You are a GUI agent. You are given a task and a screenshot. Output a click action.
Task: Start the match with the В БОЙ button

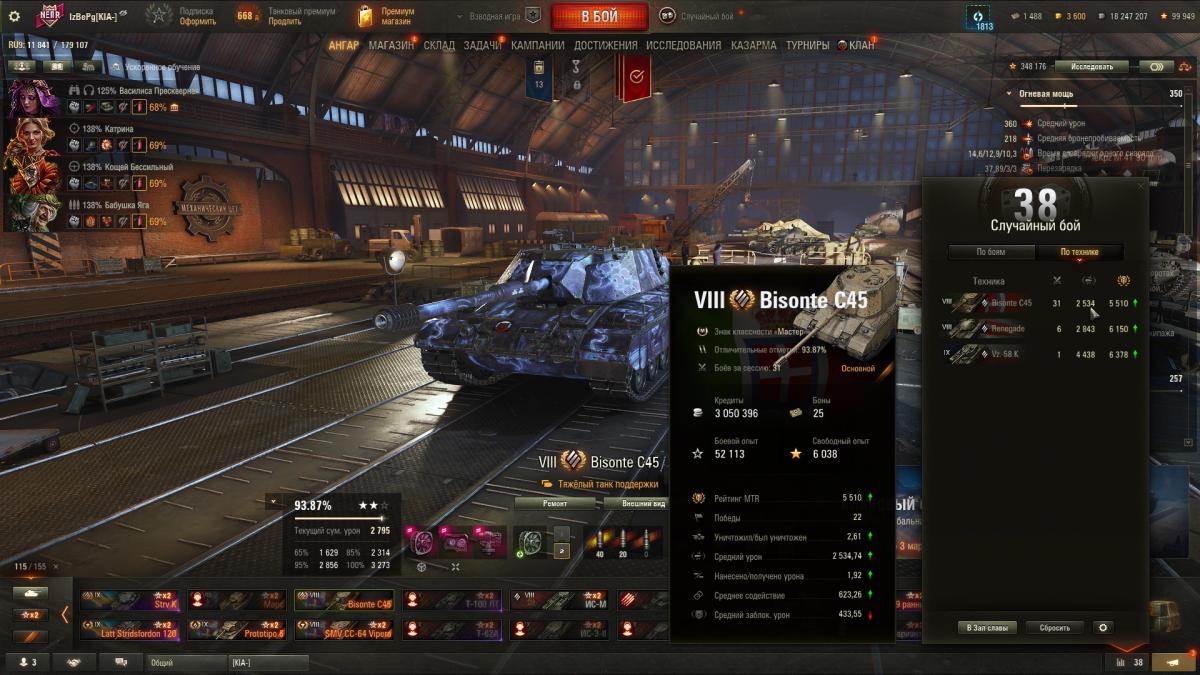pos(598,16)
